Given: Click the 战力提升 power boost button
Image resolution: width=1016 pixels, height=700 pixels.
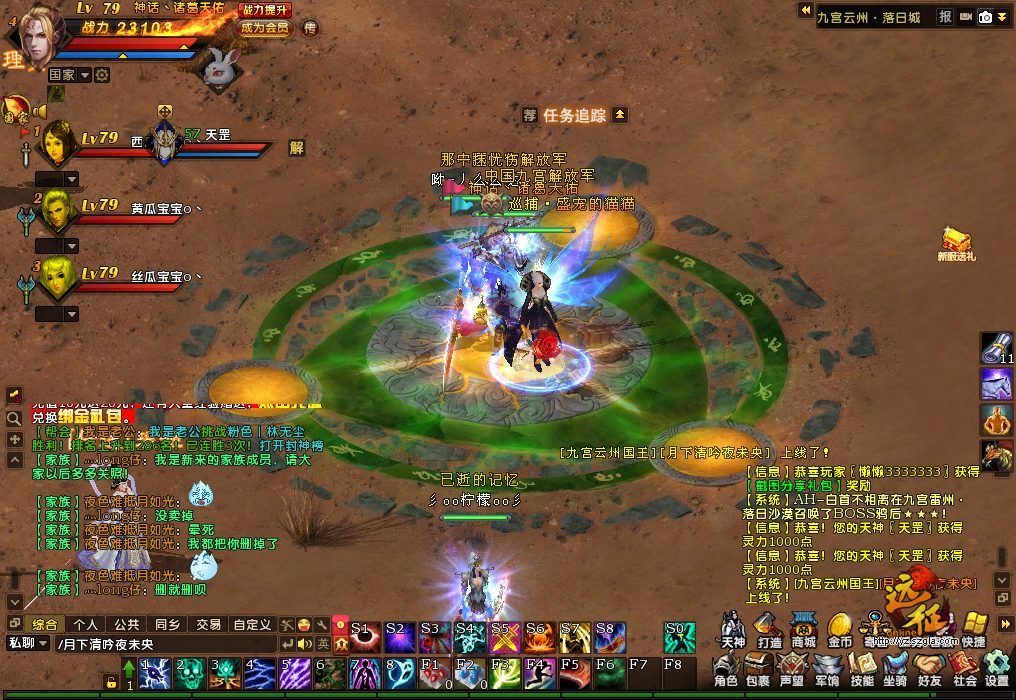Looking at the screenshot, I should (266, 9).
